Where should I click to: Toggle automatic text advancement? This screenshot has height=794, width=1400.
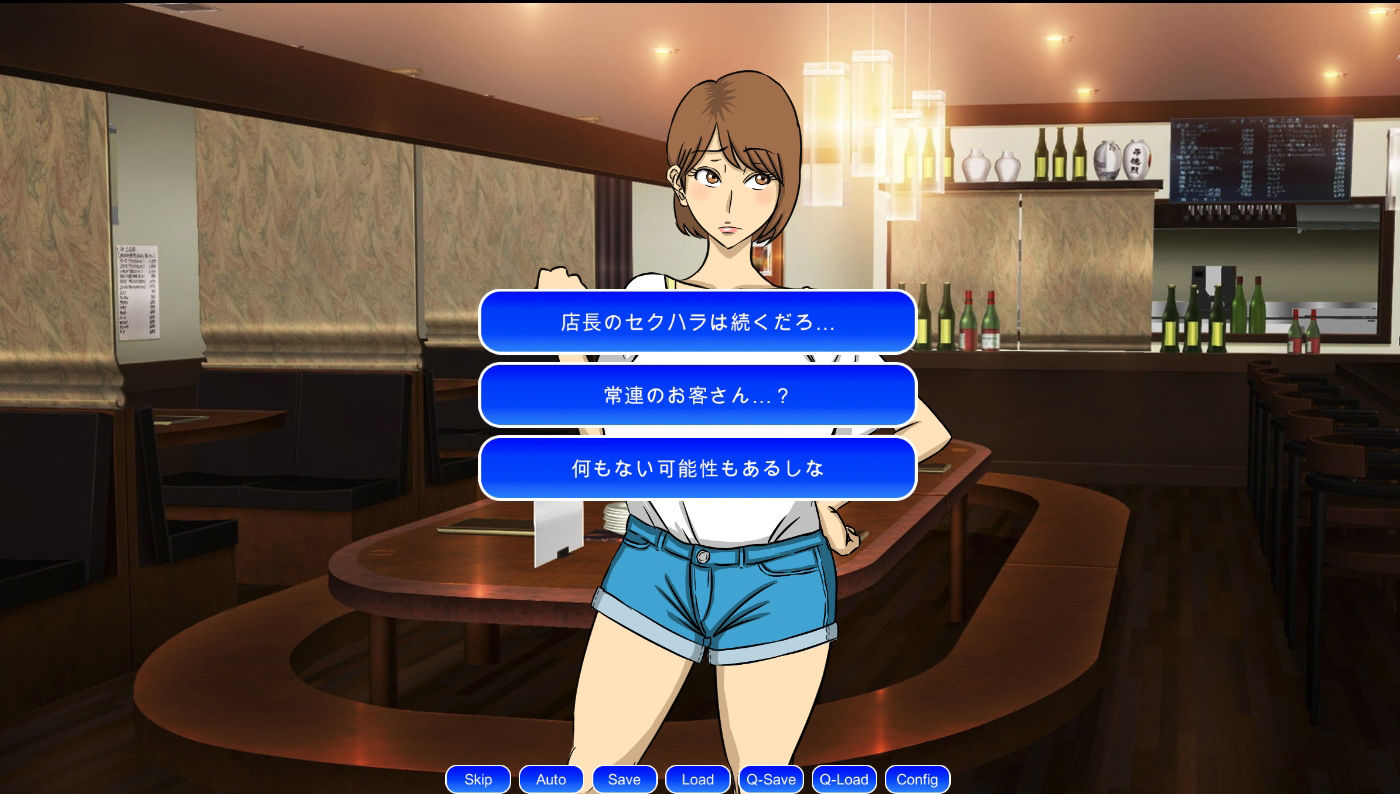551,779
